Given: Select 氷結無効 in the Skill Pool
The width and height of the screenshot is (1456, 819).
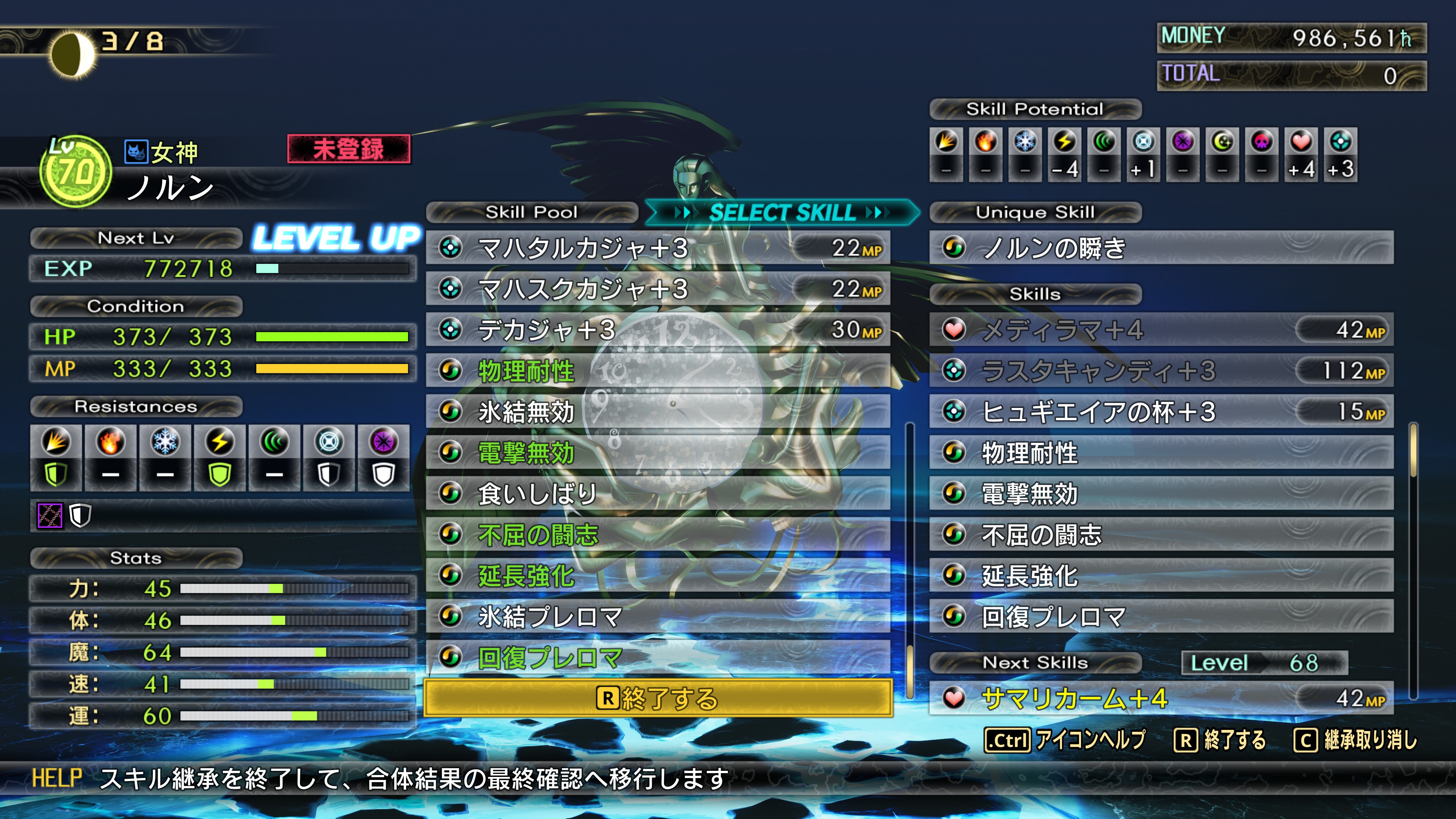Looking at the screenshot, I should click(657, 411).
